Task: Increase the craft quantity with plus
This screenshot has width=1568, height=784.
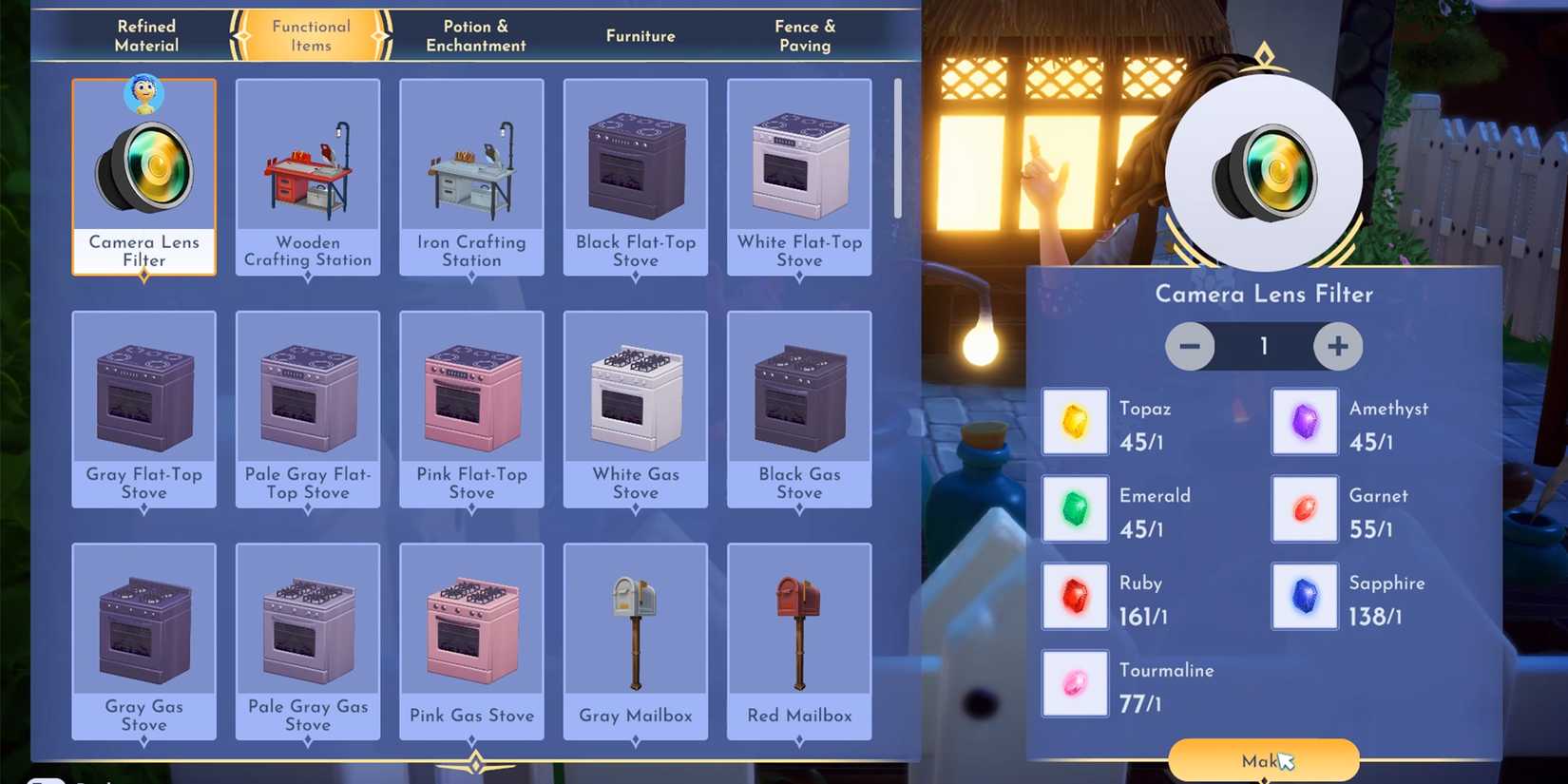Action: (1337, 347)
